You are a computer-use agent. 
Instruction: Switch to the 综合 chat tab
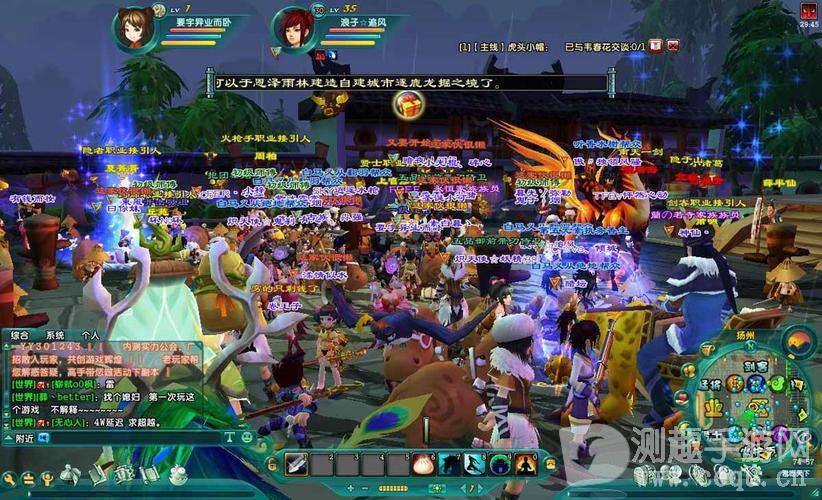(20, 335)
